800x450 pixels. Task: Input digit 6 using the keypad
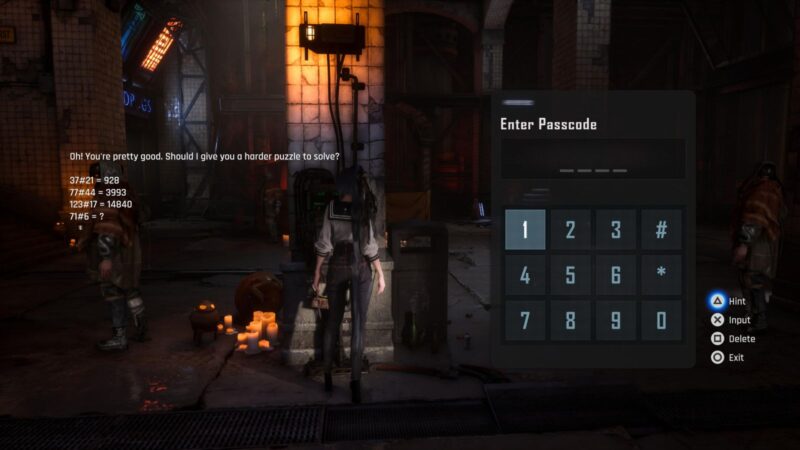(616, 275)
